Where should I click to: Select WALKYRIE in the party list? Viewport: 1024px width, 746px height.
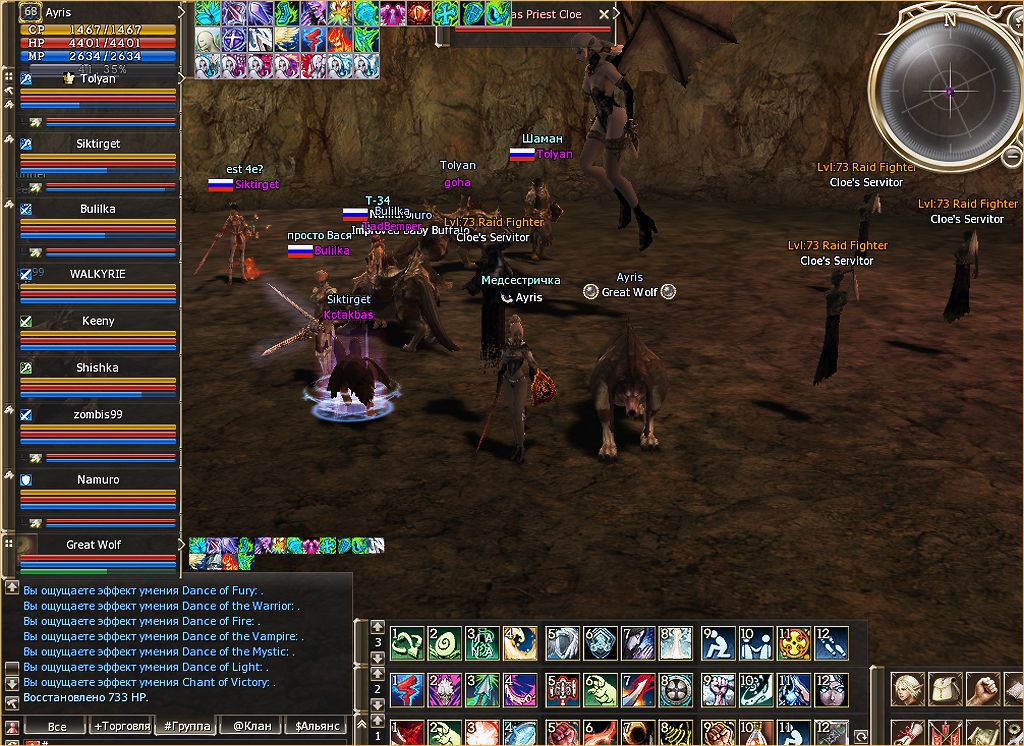pyautogui.click(x=98, y=274)
